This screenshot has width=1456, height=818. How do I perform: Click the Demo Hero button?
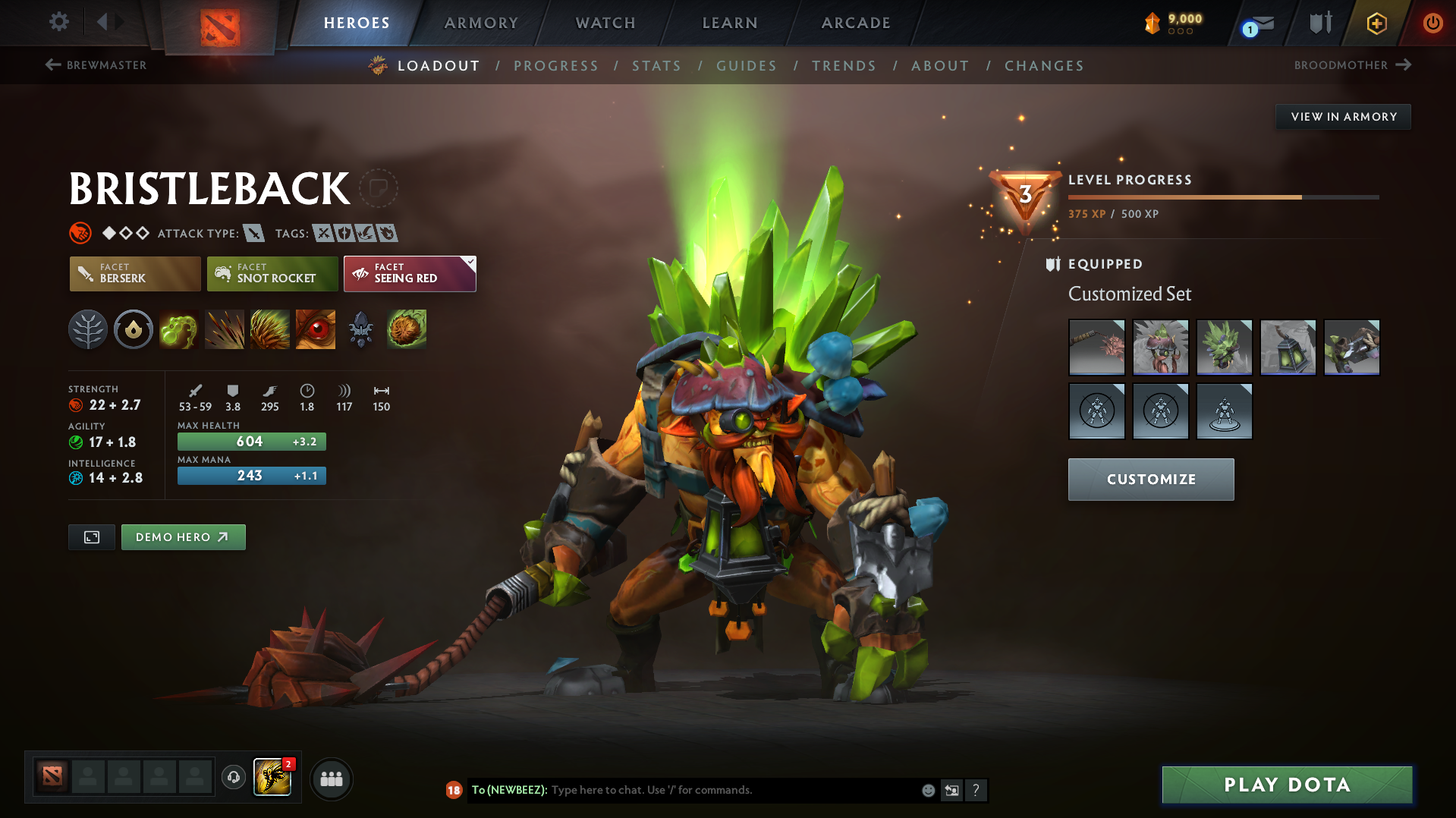(183, 536)
